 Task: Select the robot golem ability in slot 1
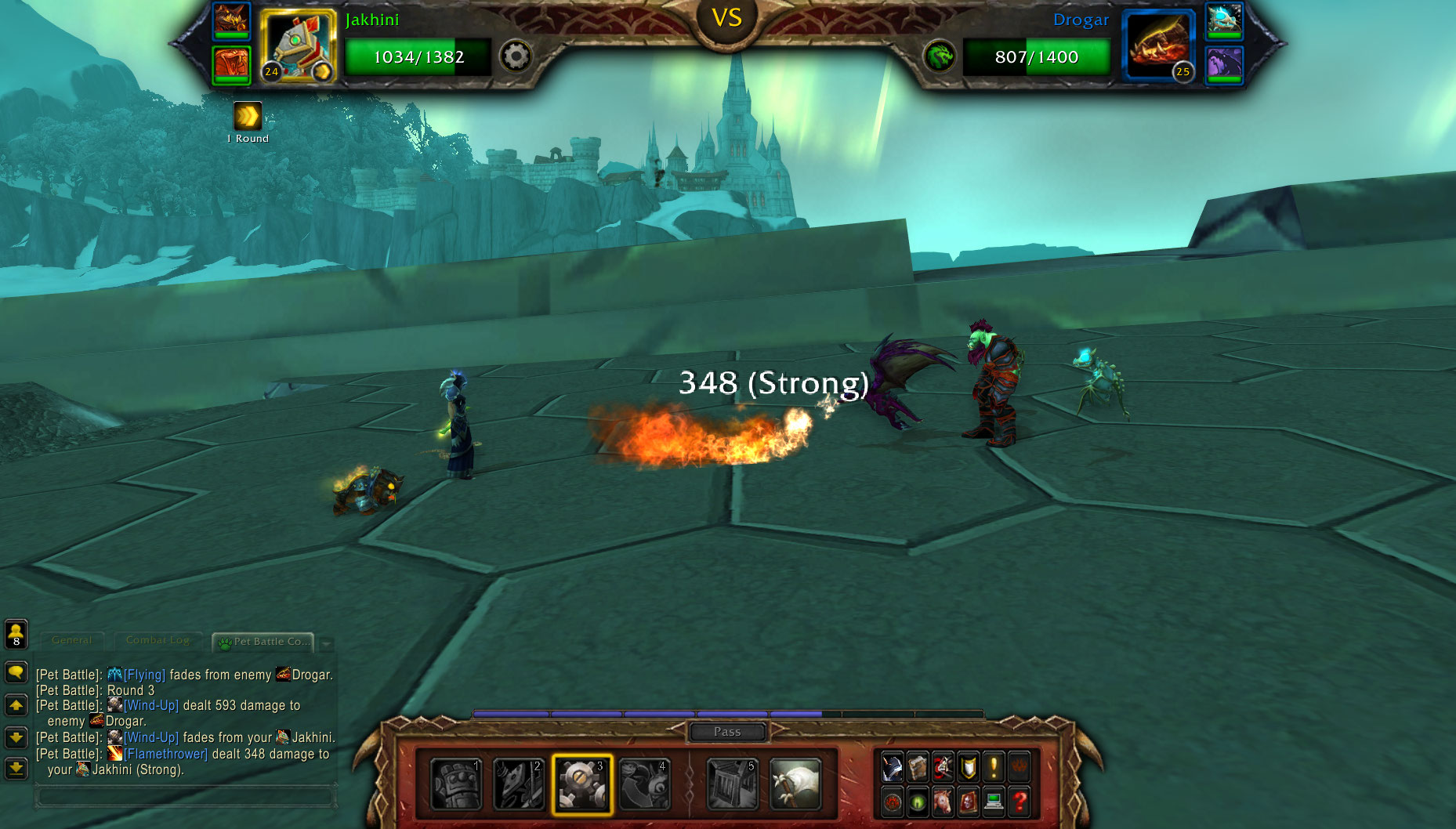pyautogui.click(x=456, y=784)
